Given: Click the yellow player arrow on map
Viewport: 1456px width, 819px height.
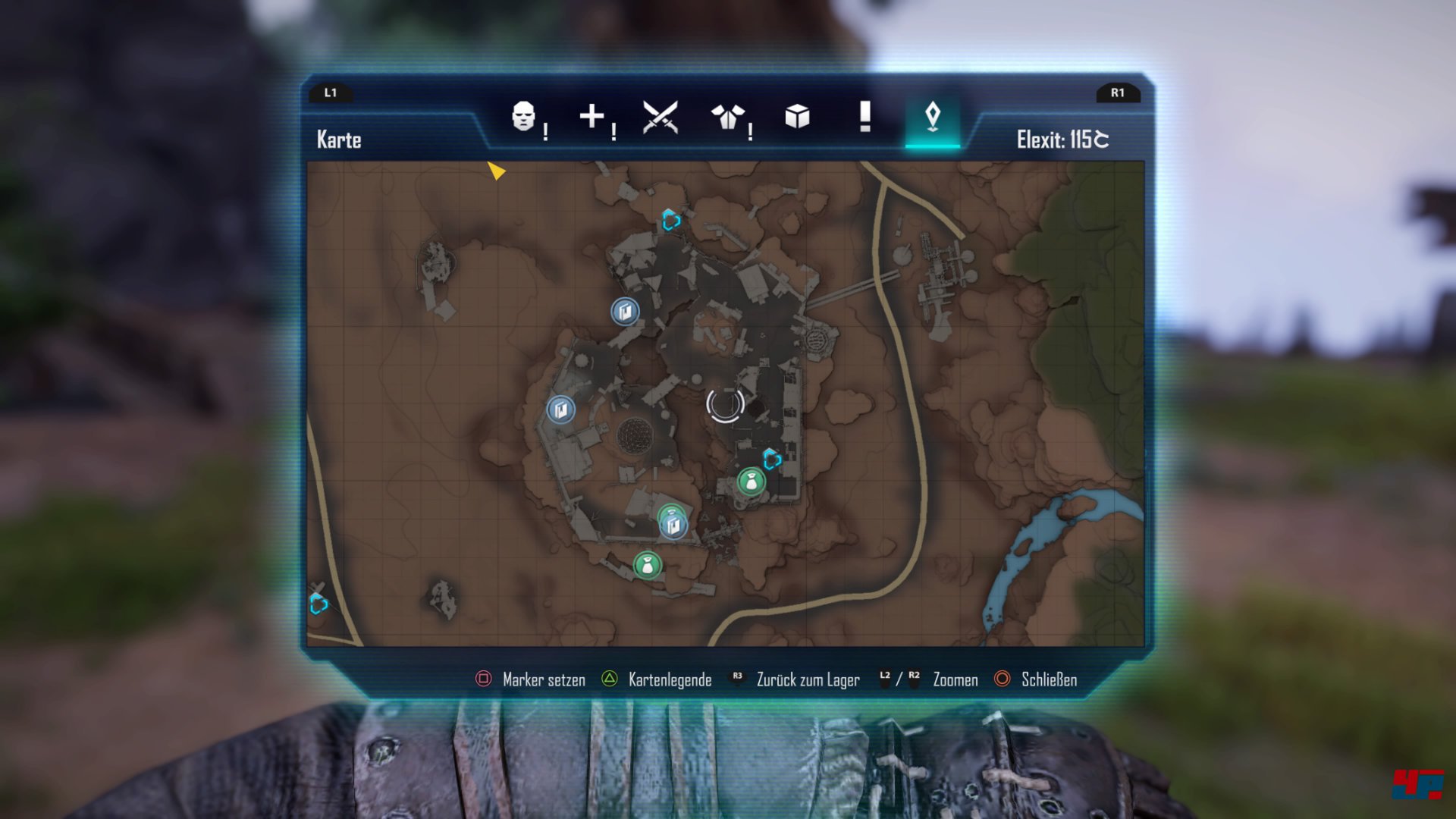Looking at the screenshot, I should point(495,171).
